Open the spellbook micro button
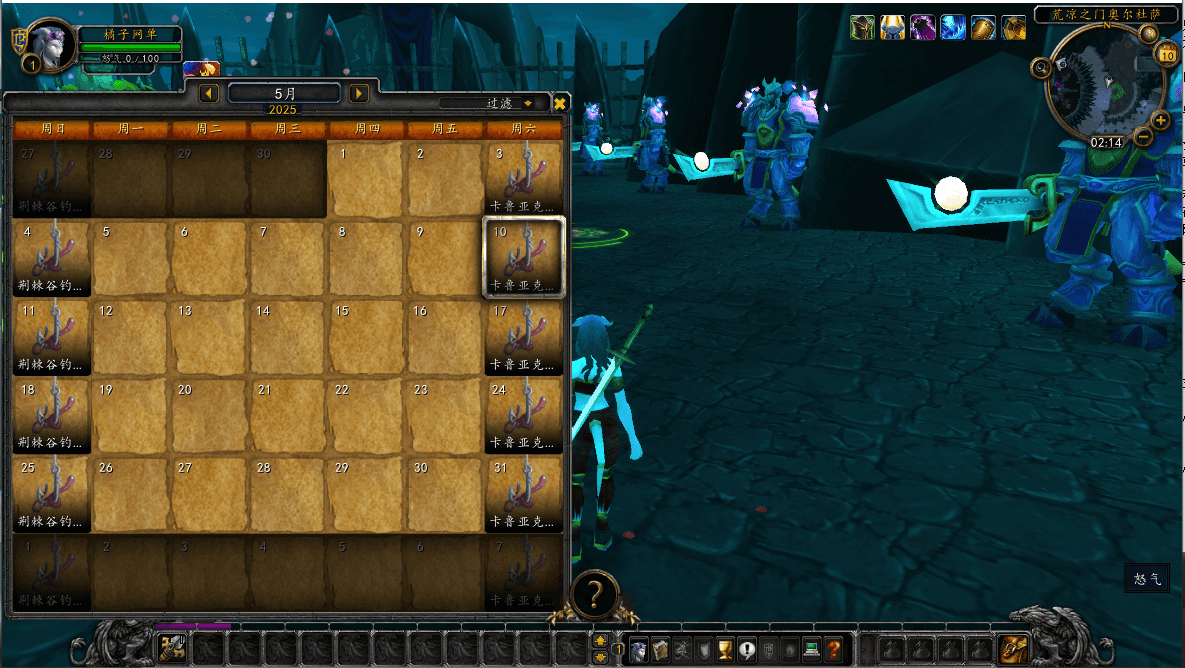The height and width of the screenshot is (668, 1185). (660, 649)
